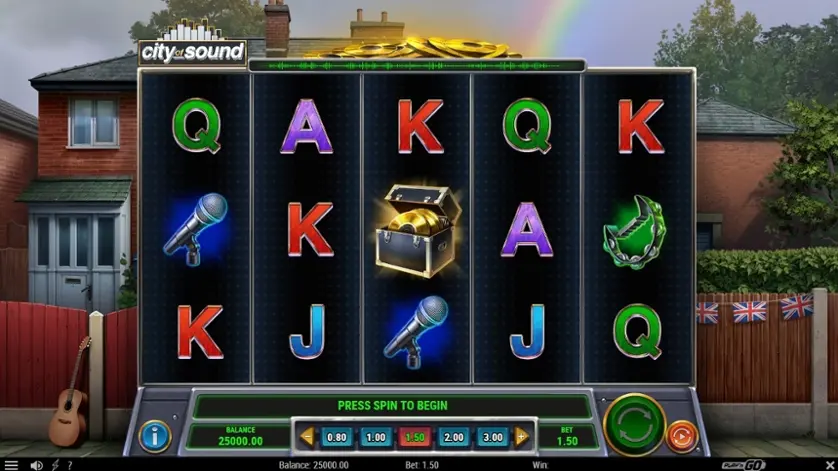Set the bet to 2.00
The height and width of the screenshot is (471, 838).
453,437
